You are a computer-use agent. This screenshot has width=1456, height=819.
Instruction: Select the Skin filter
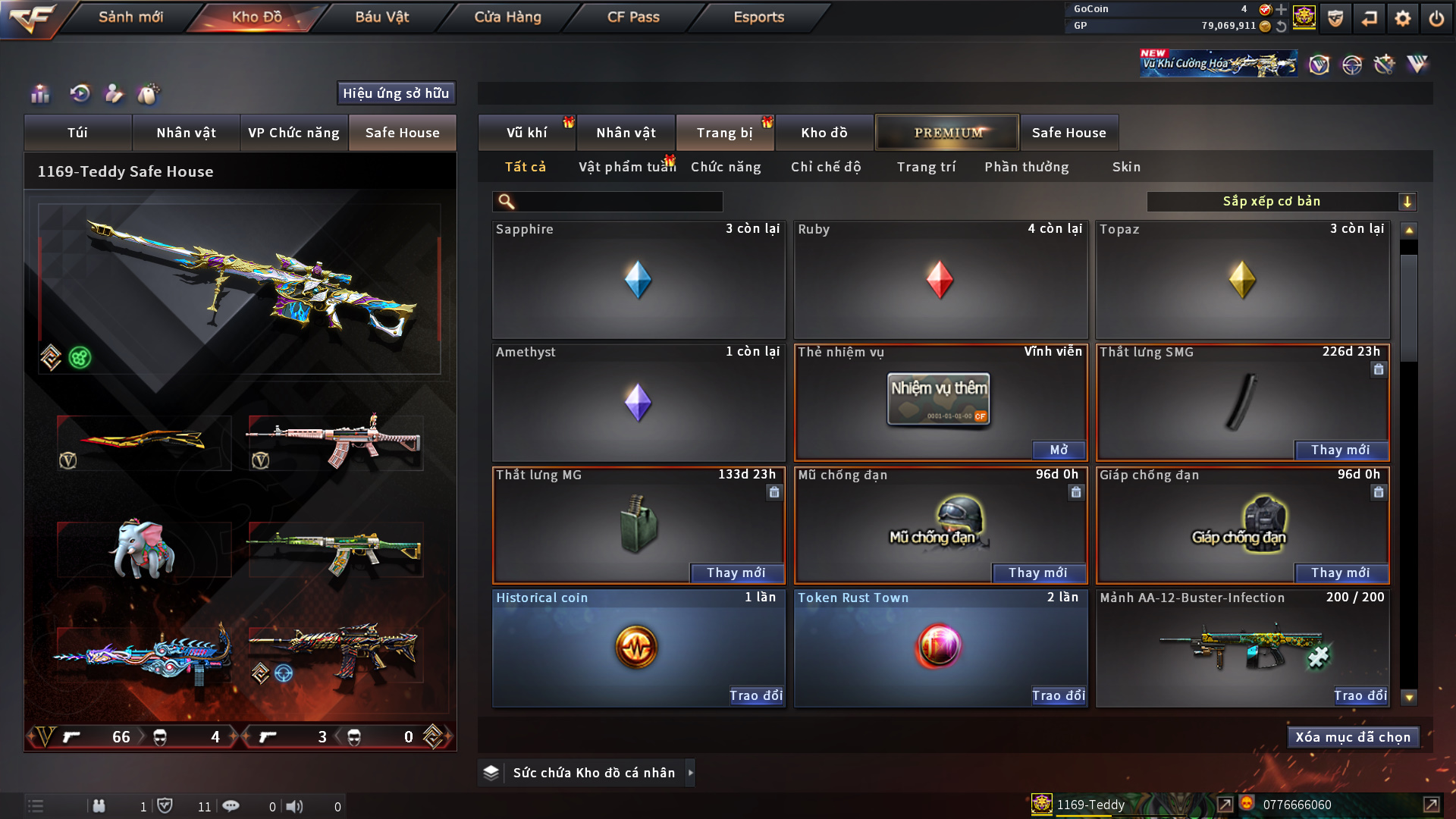(x=1126, y=167)
